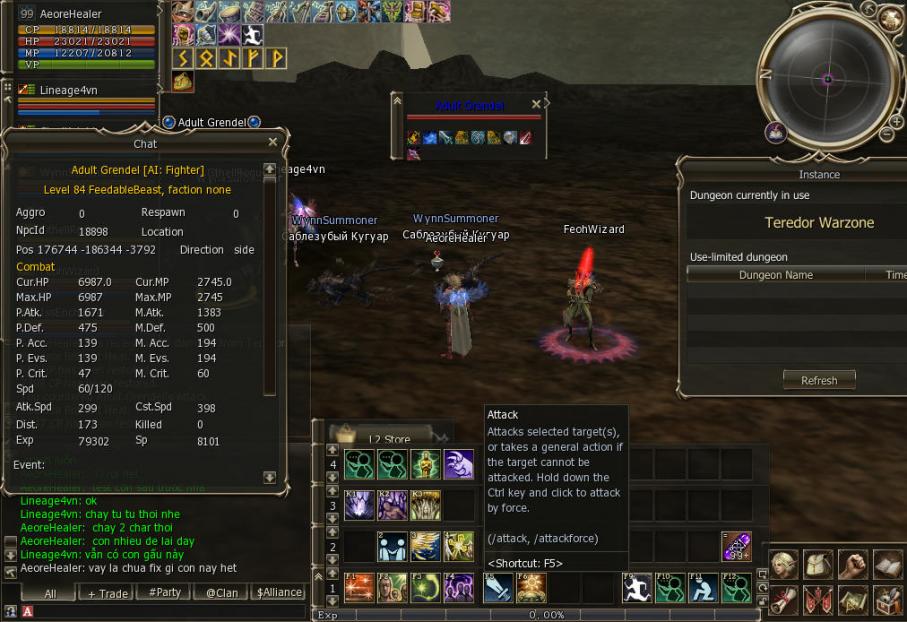Click the Refresh button in Instance panel
Viewport: 907px width, 622px height.
(x=818, y=380)
